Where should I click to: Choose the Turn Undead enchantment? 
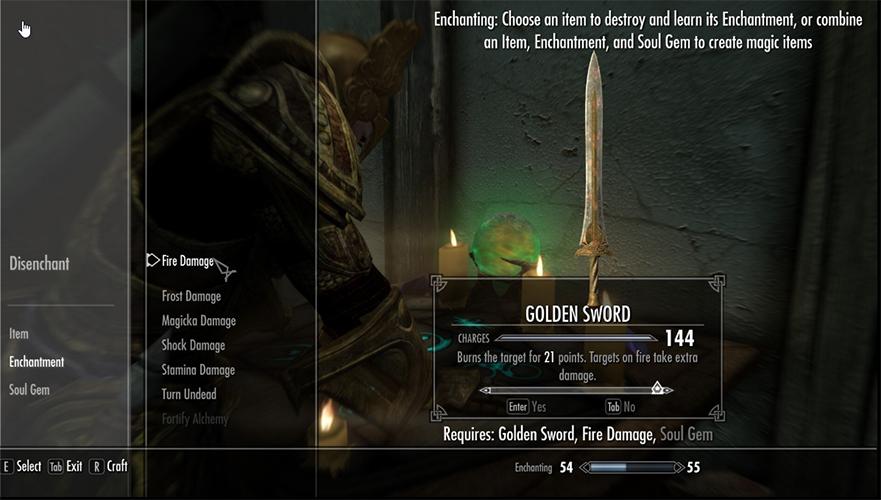coord(189,395)
